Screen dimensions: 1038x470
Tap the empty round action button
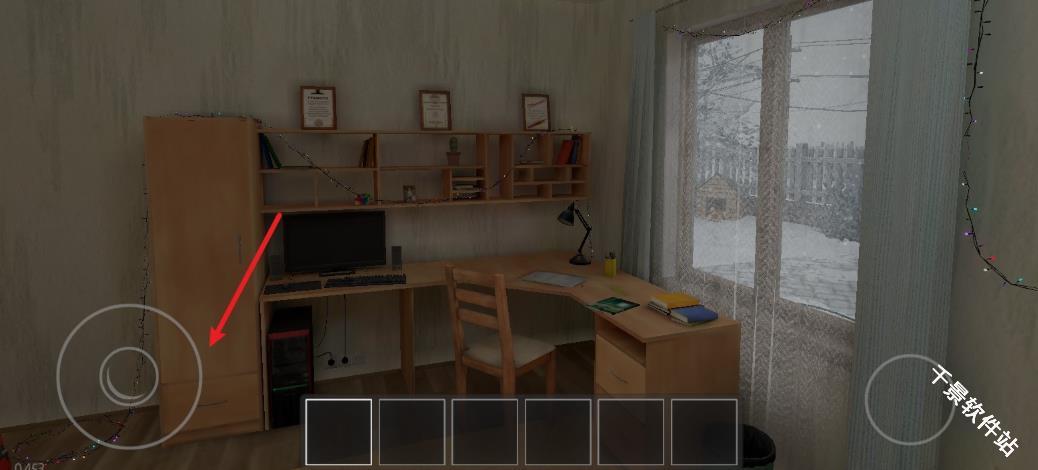click(911, 399)
